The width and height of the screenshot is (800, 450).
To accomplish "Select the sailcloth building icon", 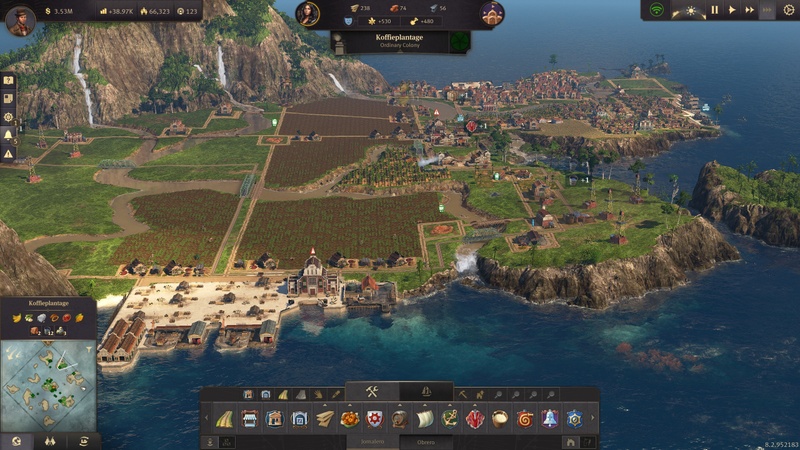I will [425, 419].
